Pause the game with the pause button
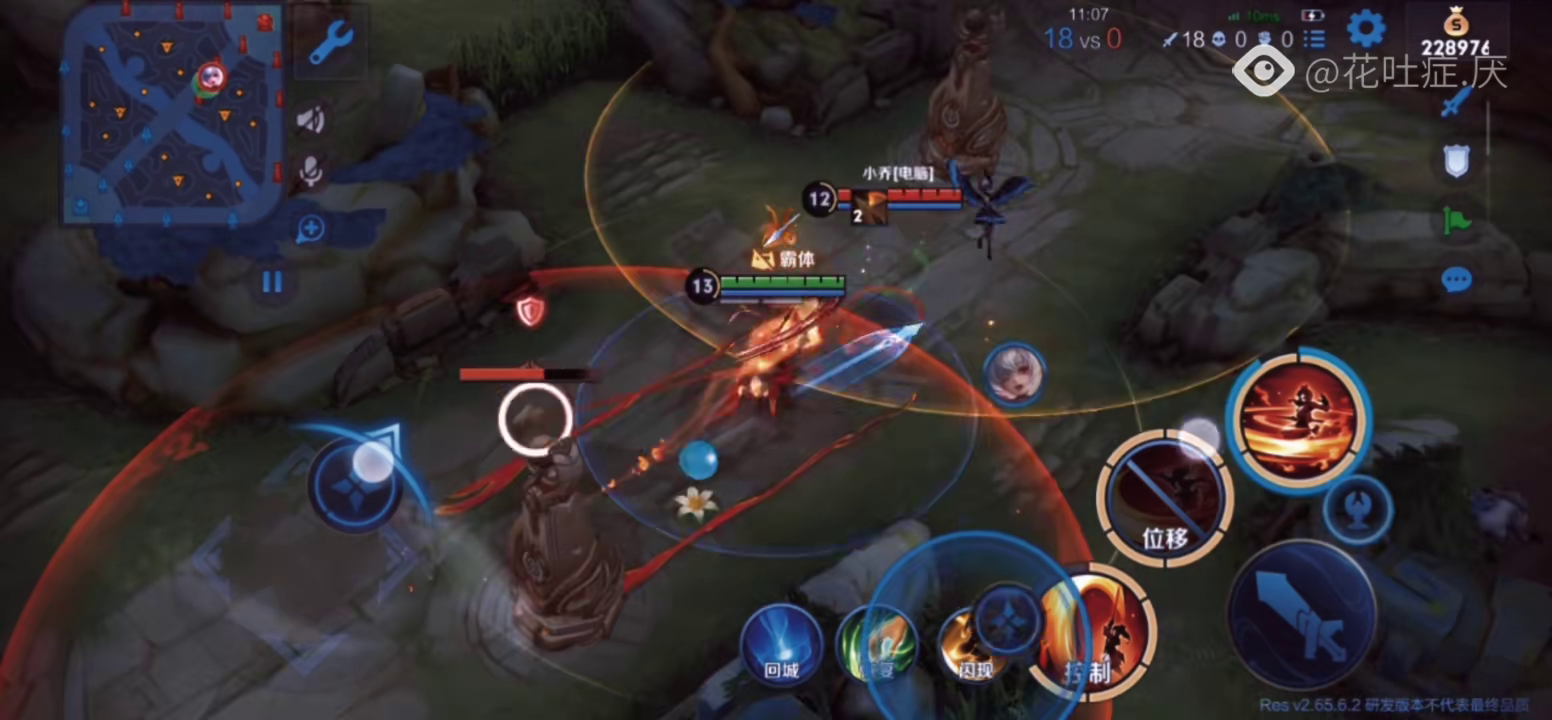1552x720 pixels. (x=272, y=281)
